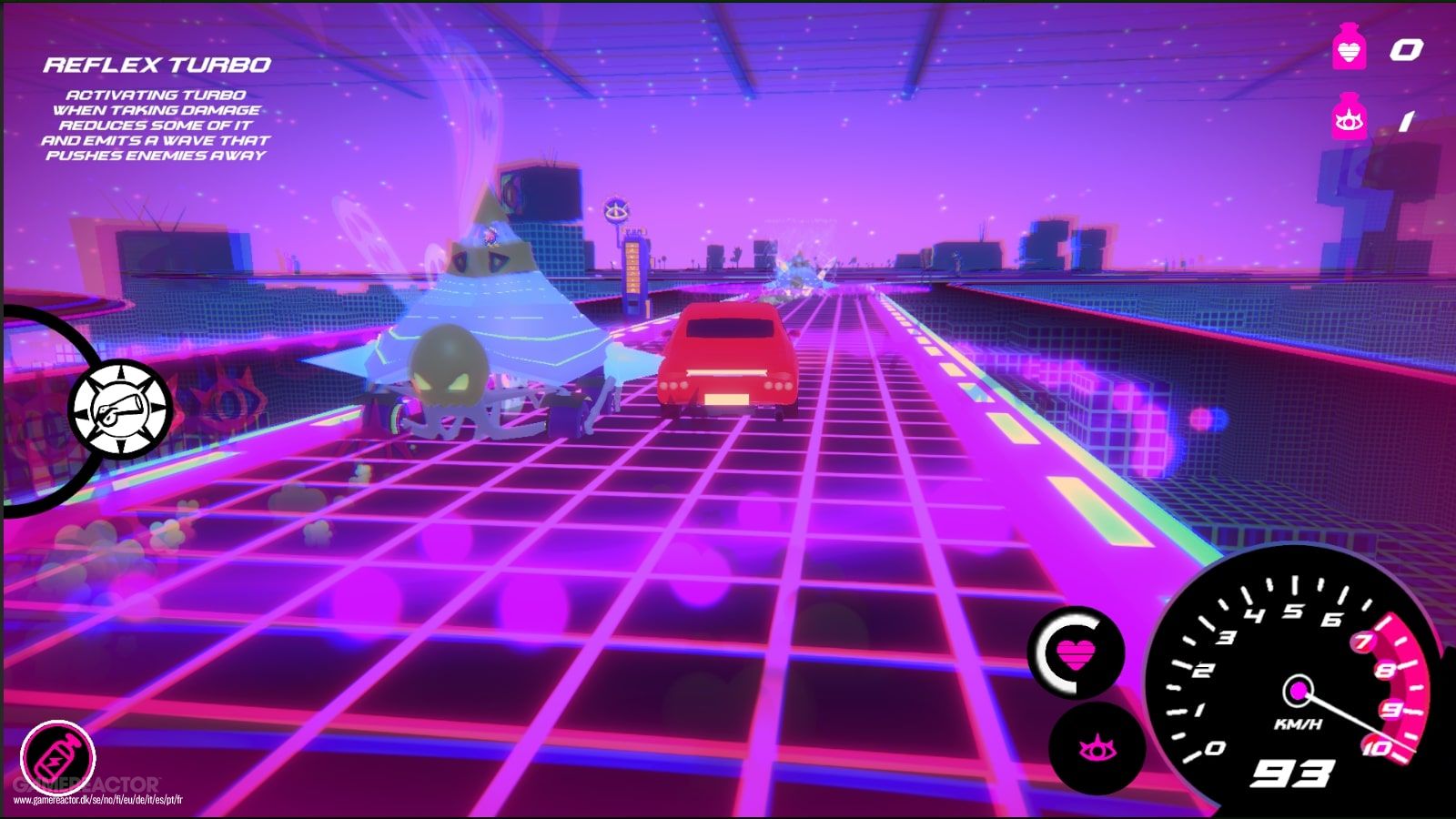Expand the Reflex Turbo description text
The height and width of the screenshot is (819, 1456).
(x=157, y=127)
